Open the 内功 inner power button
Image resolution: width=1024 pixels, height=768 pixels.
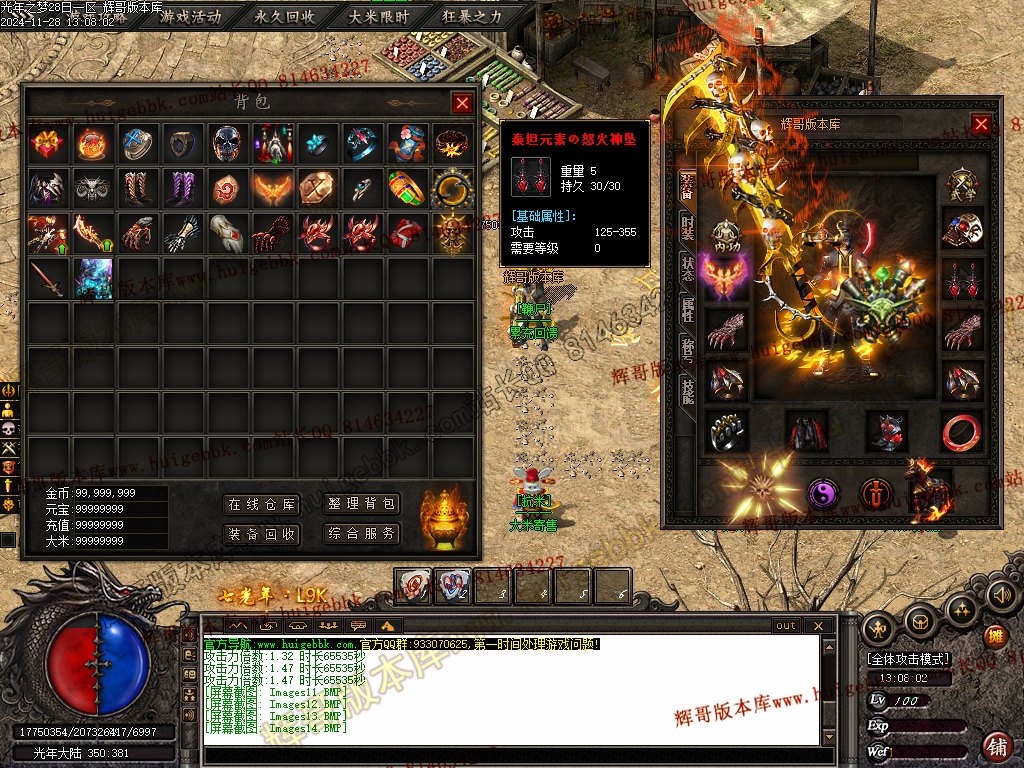click(x=727, y=234)
